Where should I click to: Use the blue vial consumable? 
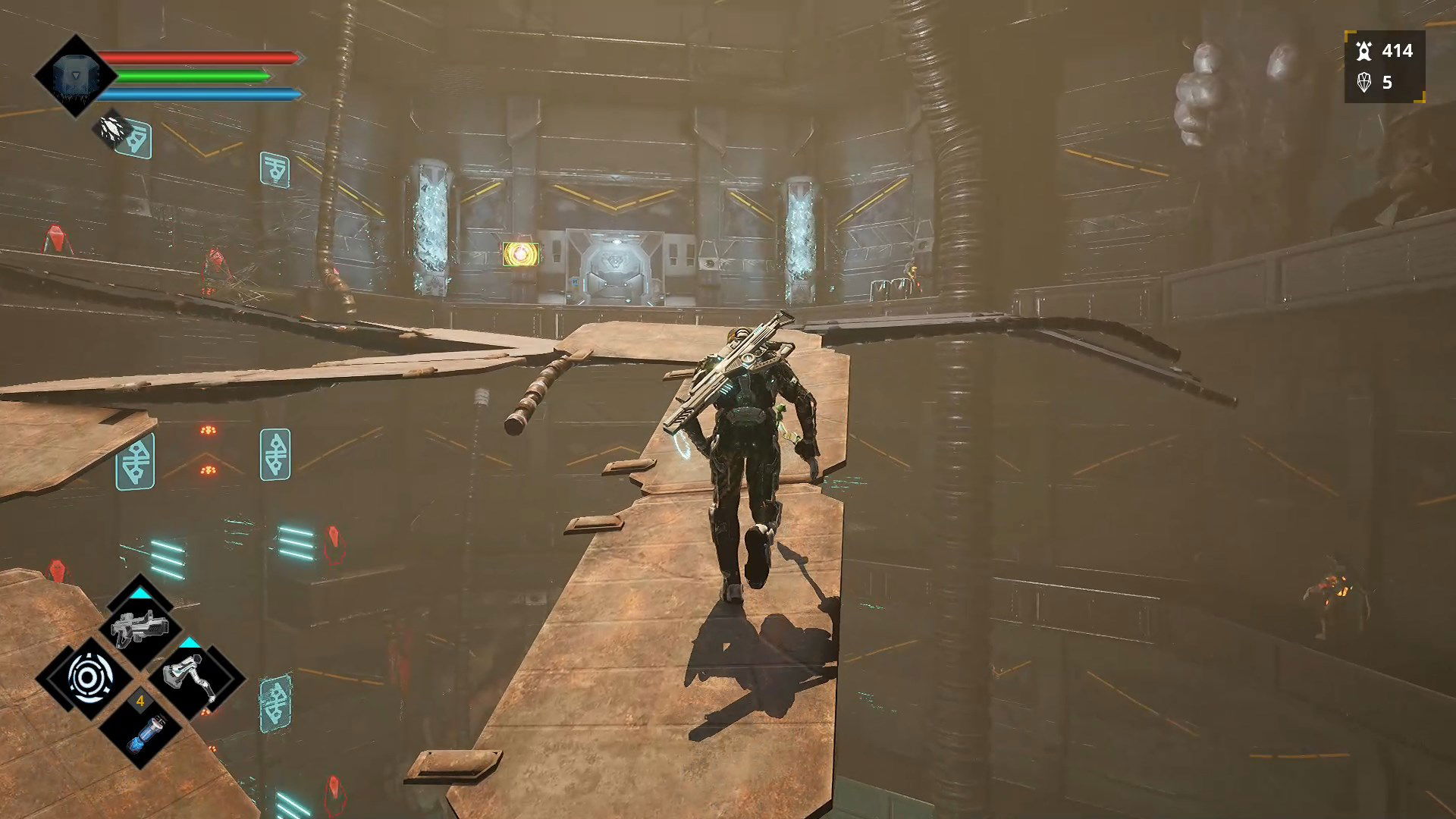(x=141, y=732)
